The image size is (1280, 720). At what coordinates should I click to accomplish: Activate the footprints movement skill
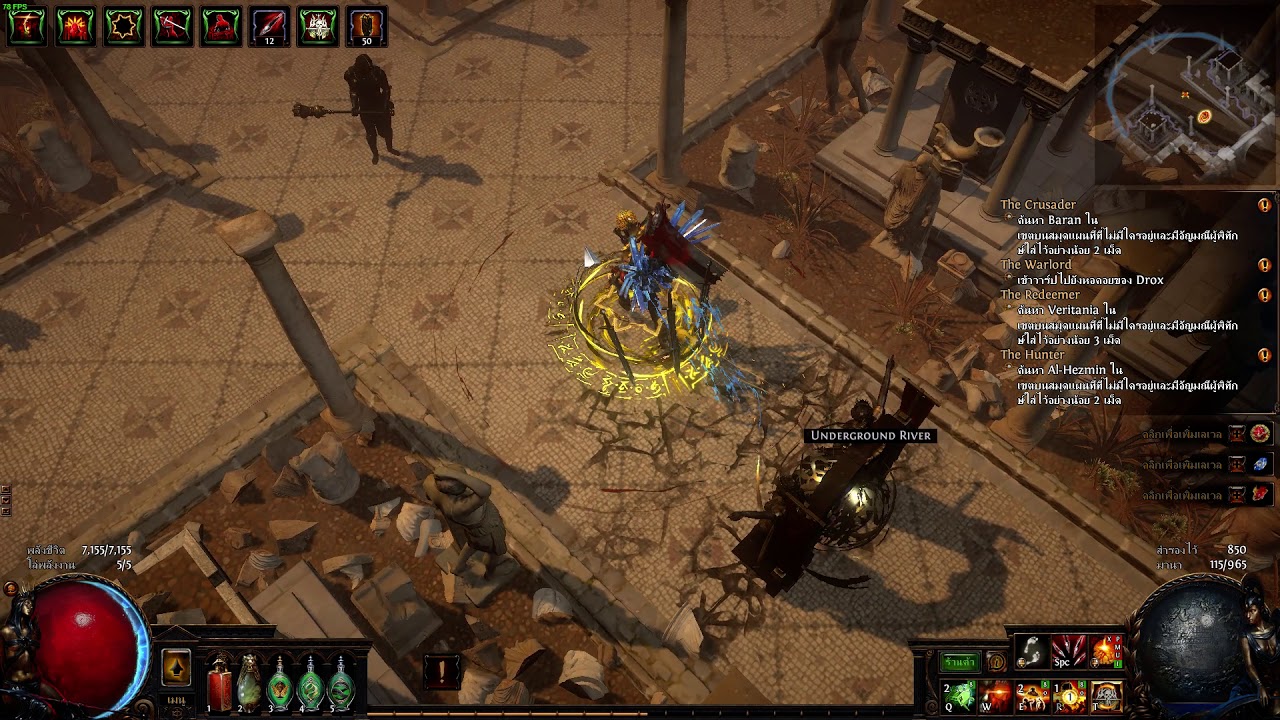[x=1032, y=652]
